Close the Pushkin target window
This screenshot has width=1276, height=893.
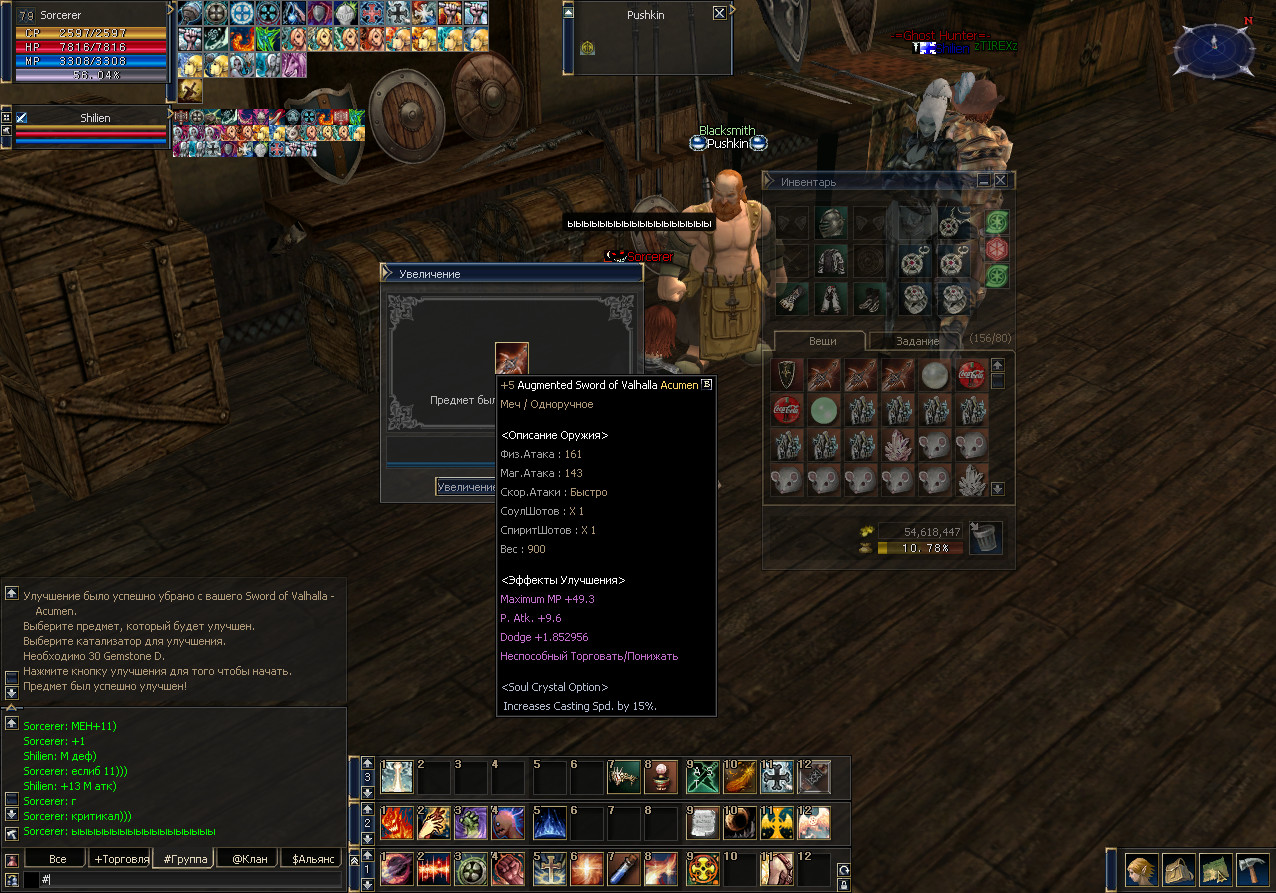tap(719, 14)
